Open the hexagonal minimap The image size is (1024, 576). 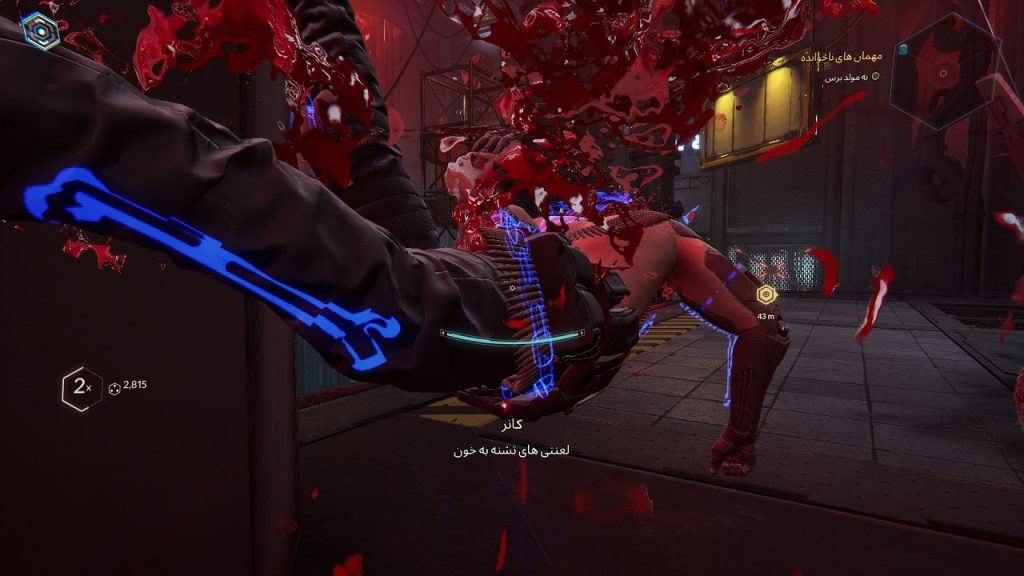(945, 70)
